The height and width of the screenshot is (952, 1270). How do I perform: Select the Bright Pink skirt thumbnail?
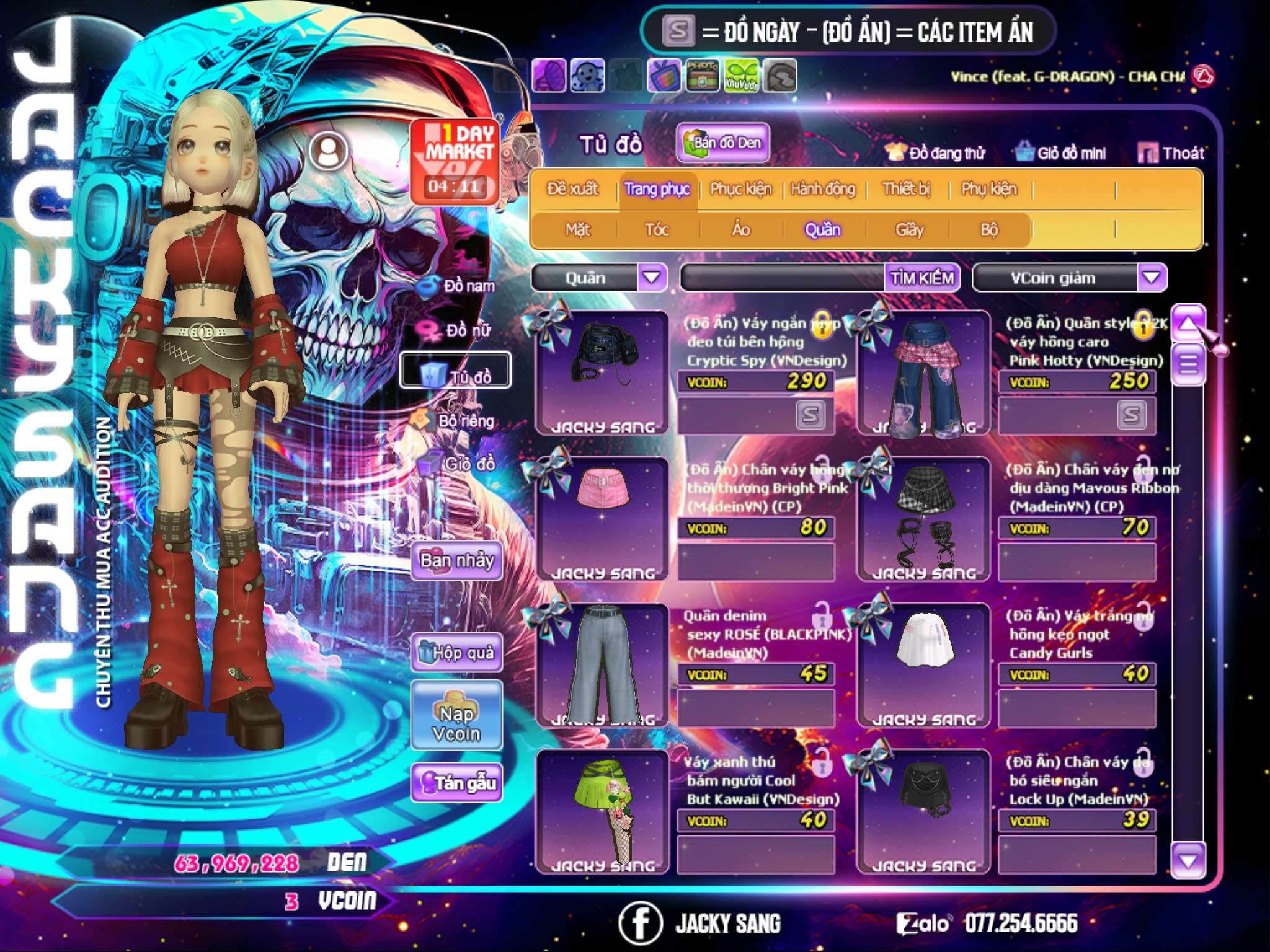(x=602, y=518)
